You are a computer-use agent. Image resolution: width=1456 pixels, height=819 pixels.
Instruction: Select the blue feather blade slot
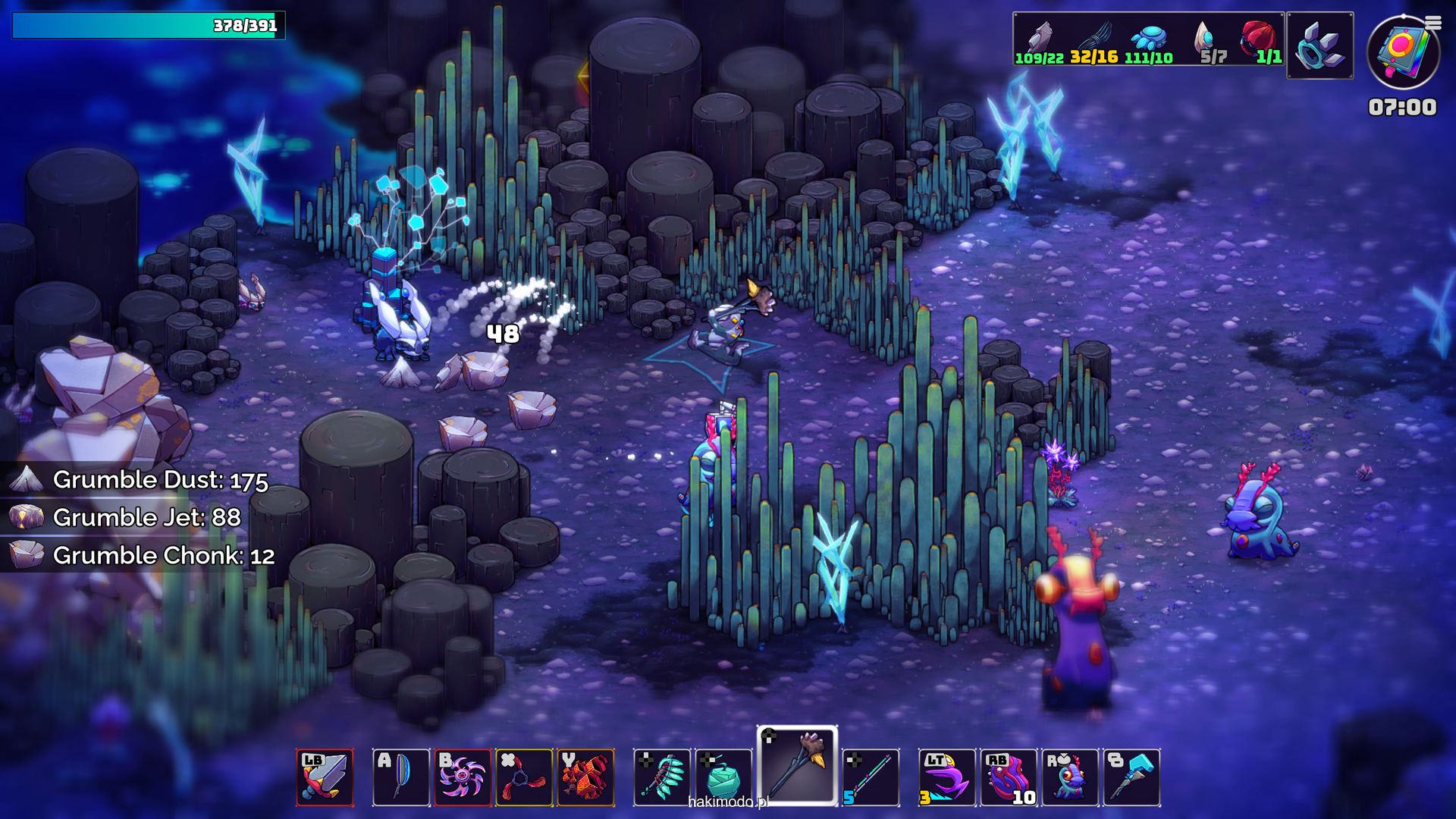coord(401,777)
